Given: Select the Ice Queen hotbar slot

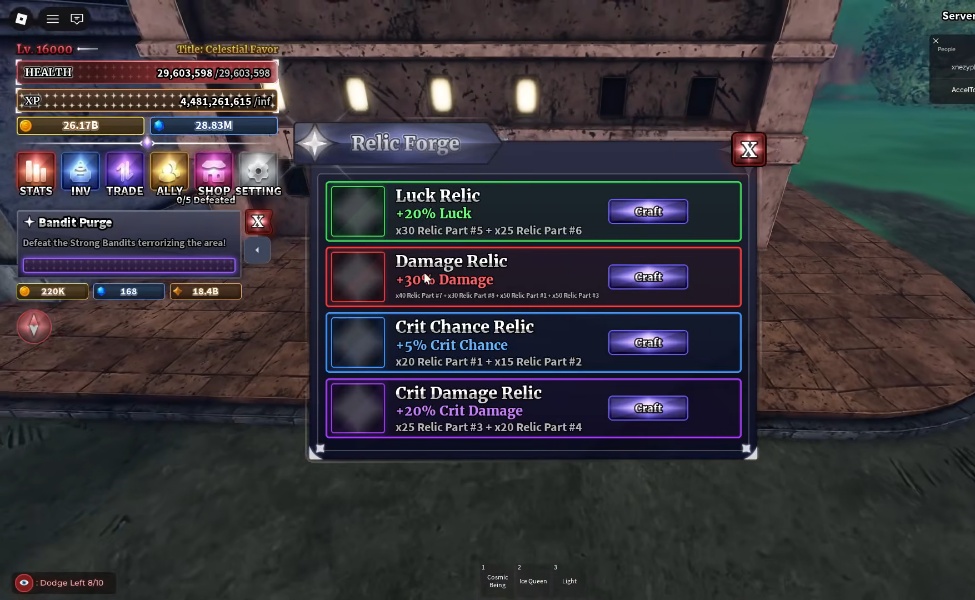Looking at the screenshot, I should (x=532, y=575).
